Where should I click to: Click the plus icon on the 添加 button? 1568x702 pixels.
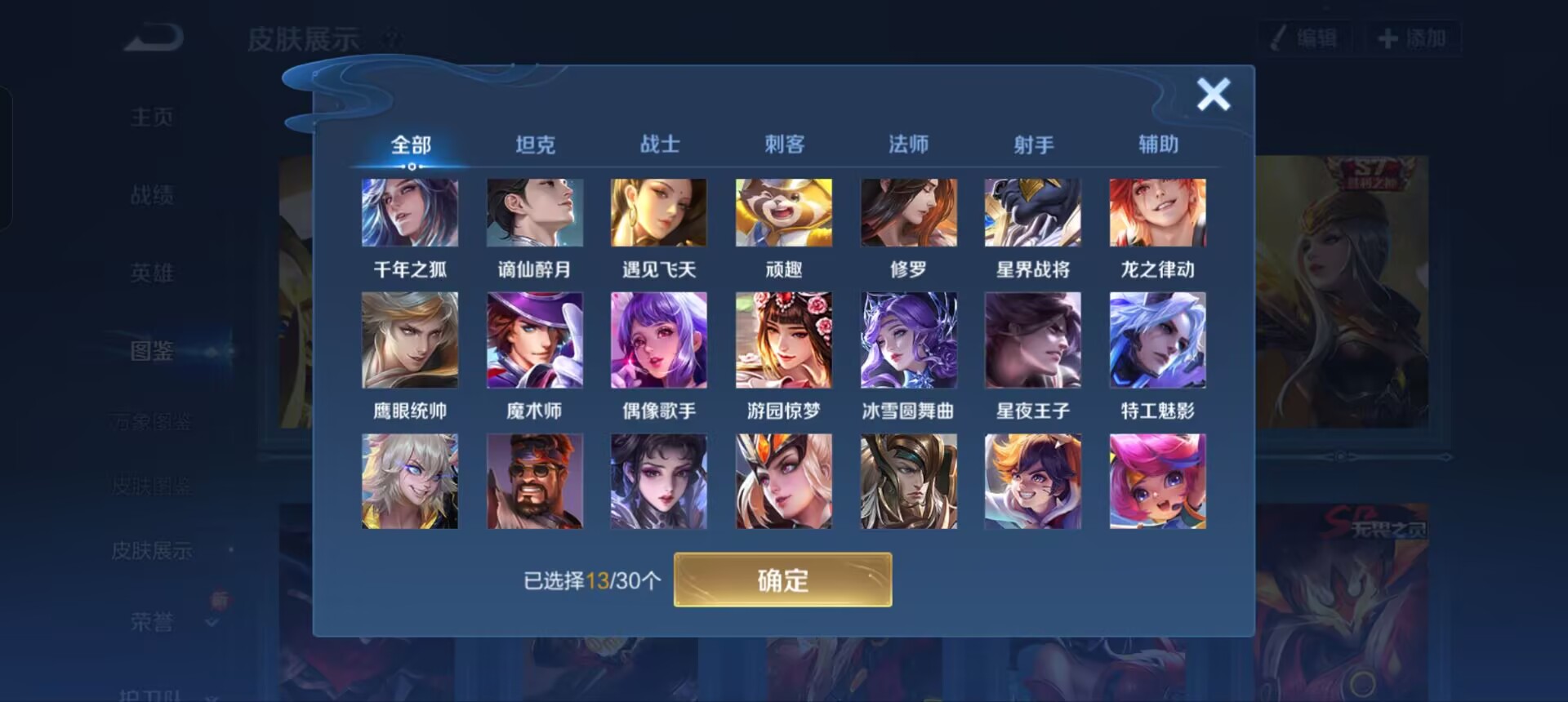pyautogui.click(x=1387, y=37)
